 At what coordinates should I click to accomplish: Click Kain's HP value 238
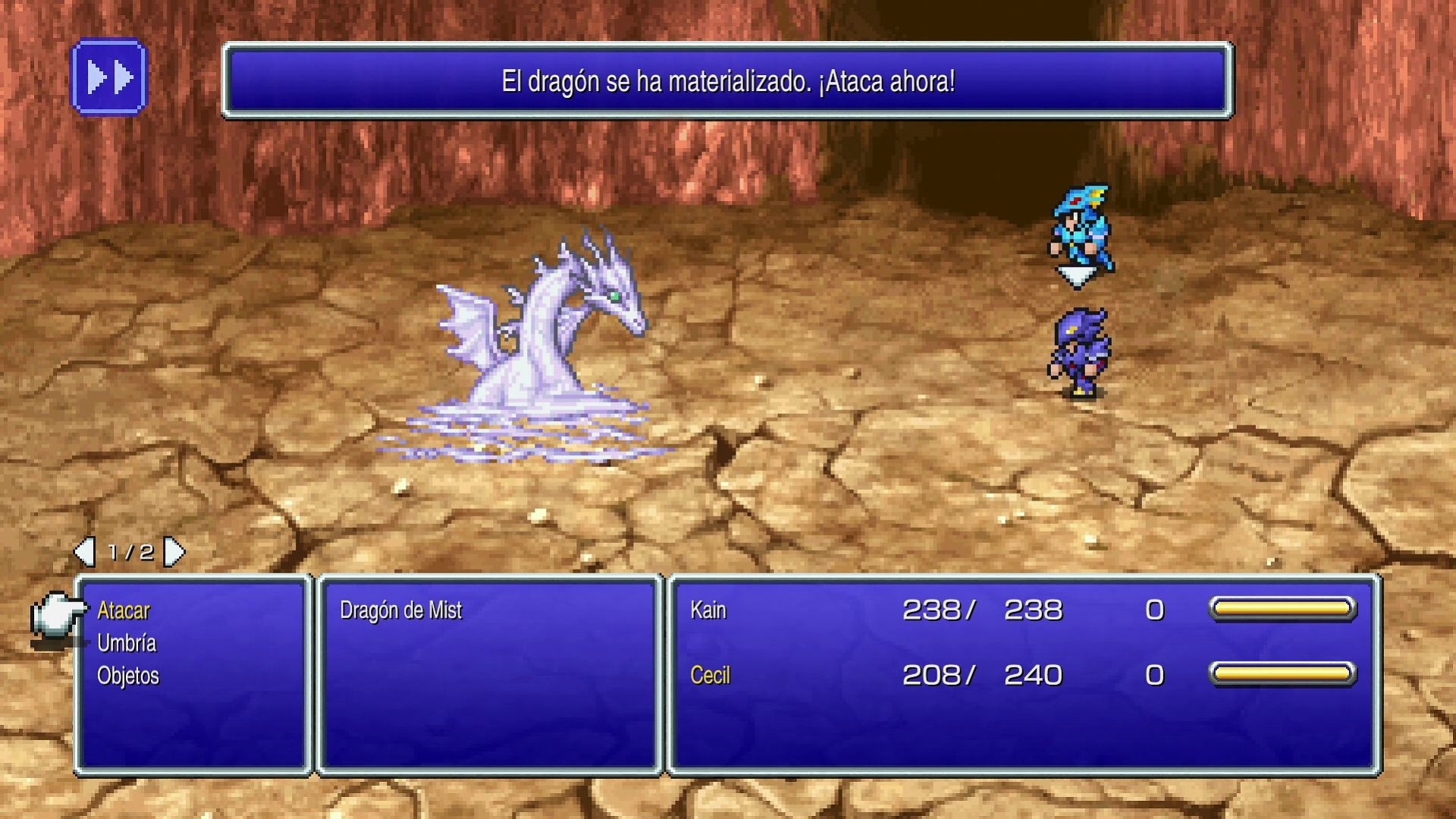(x=930, y=608)
